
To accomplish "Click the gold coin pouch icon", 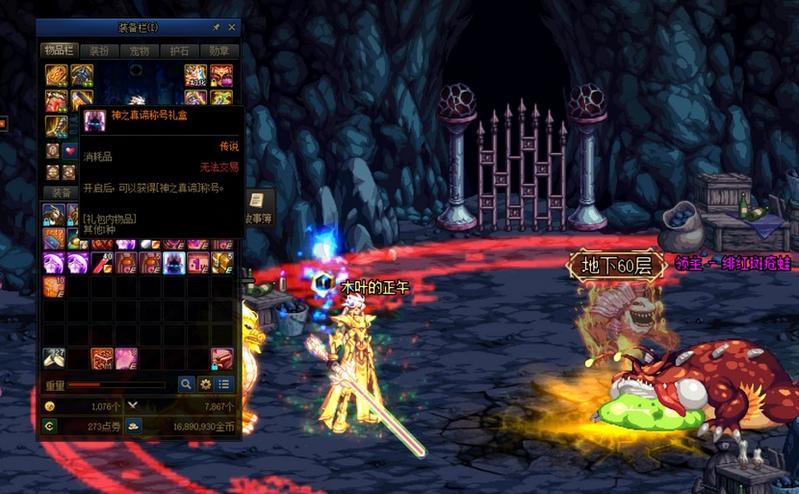I will 133,425.
